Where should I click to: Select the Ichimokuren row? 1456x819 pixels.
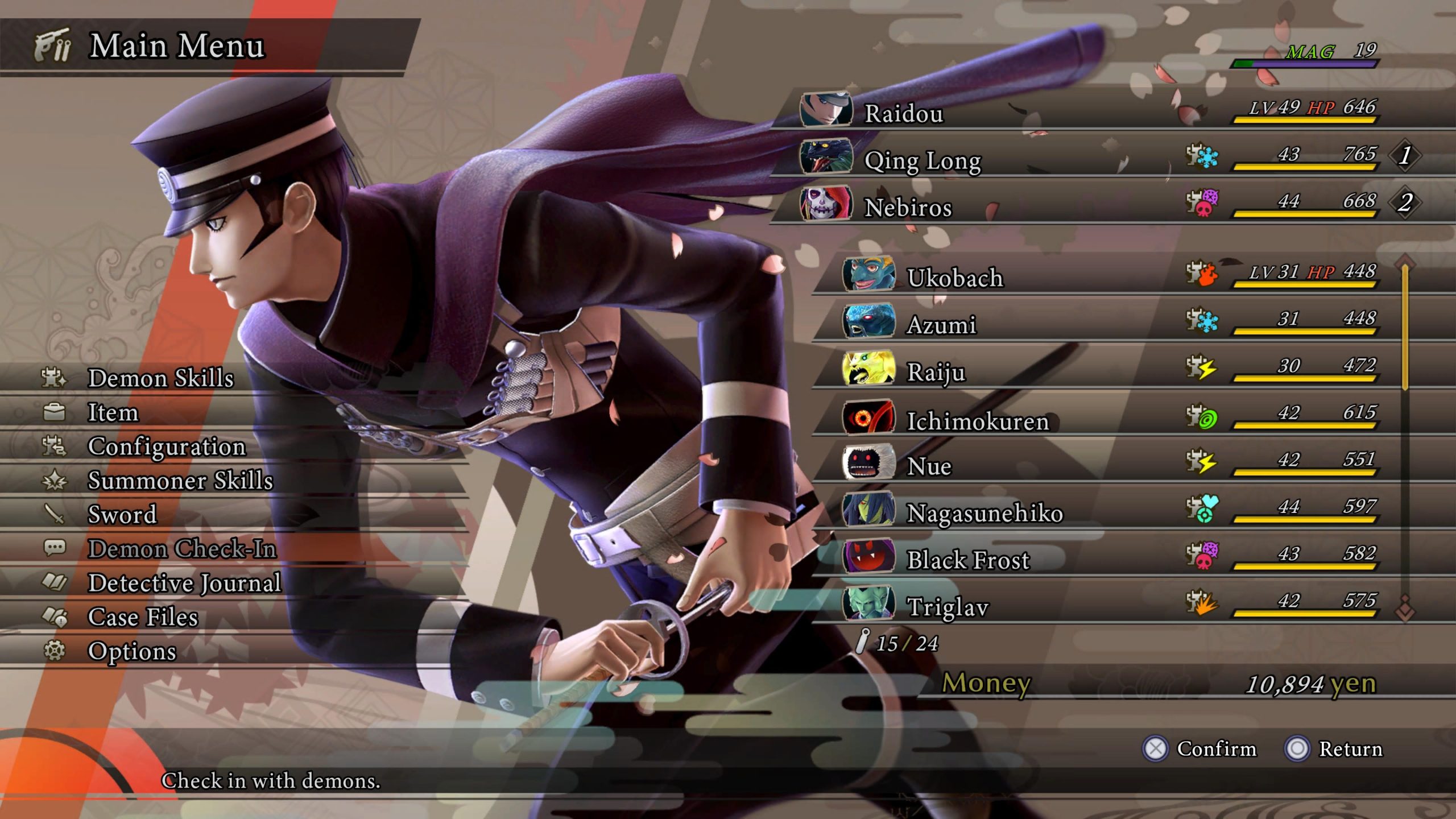[977, 421]
